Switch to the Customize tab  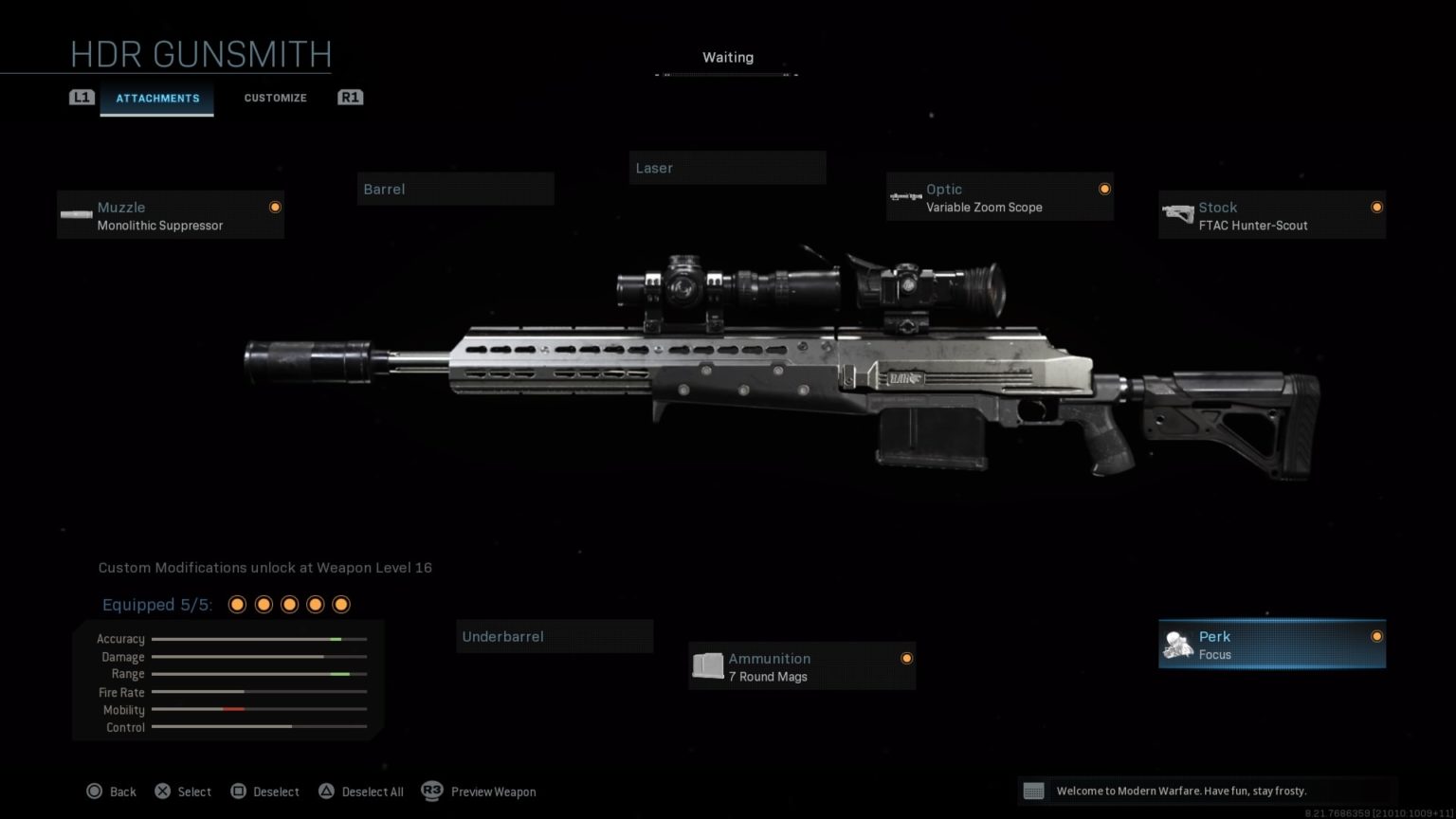pos(275,98)
